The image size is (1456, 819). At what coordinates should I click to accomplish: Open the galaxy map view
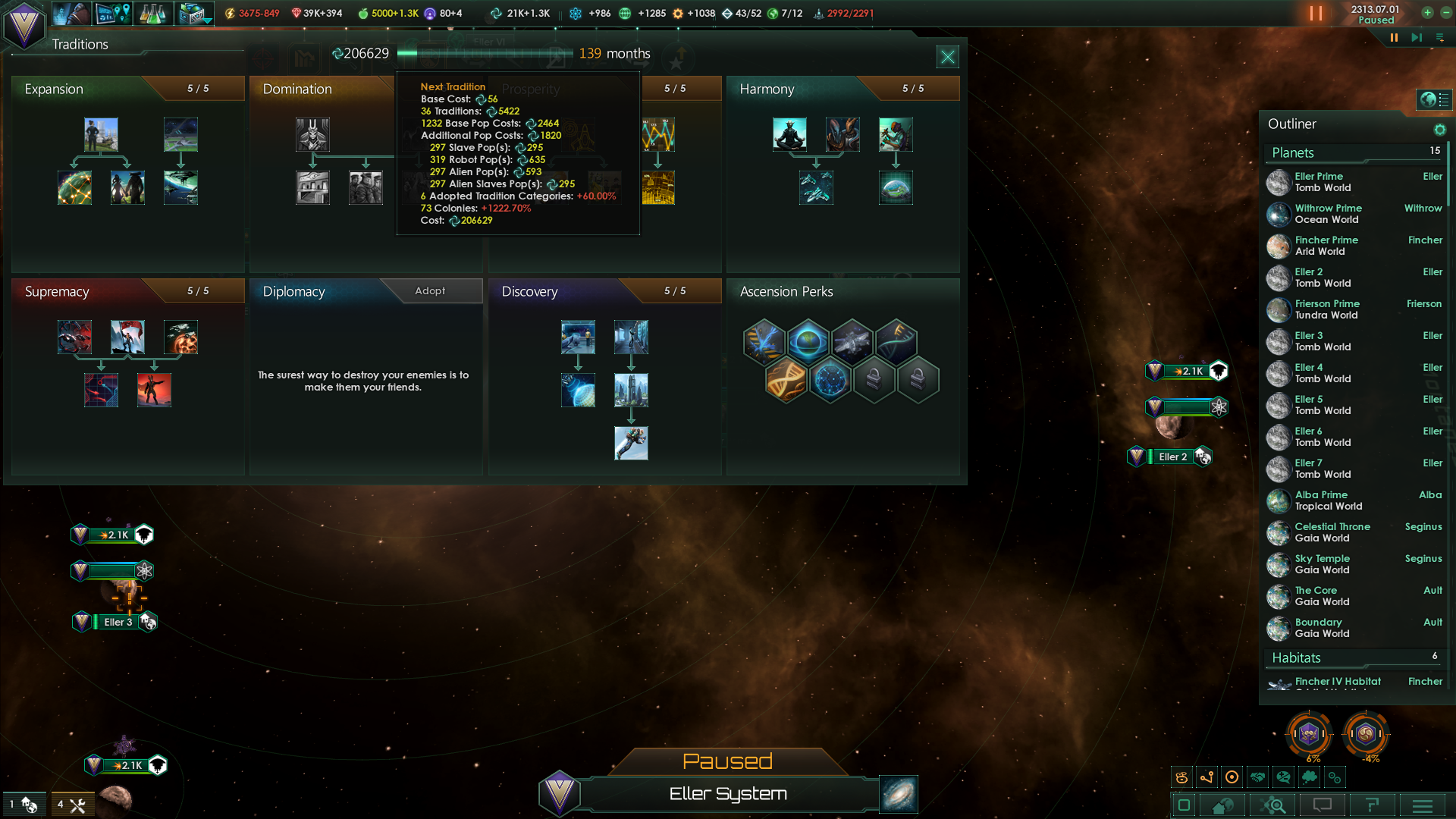[x=899, y=794]
